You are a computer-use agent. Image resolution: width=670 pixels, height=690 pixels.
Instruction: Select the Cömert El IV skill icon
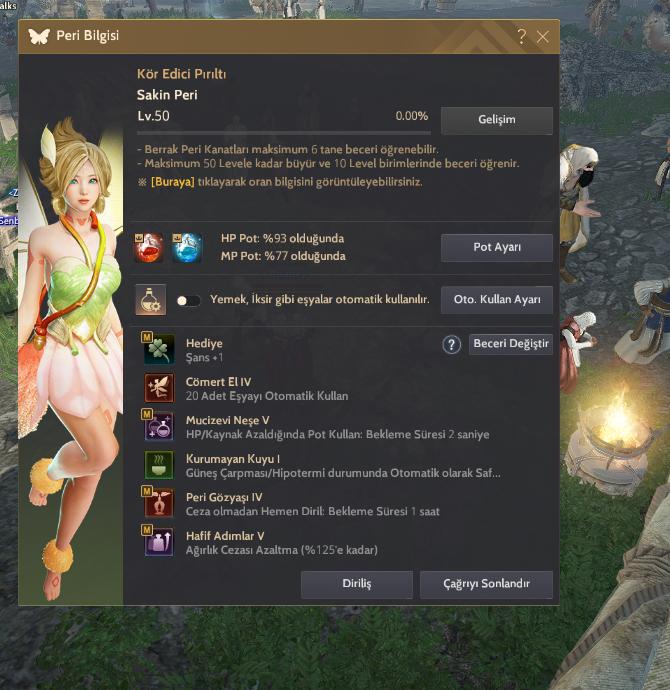[160, 388]
